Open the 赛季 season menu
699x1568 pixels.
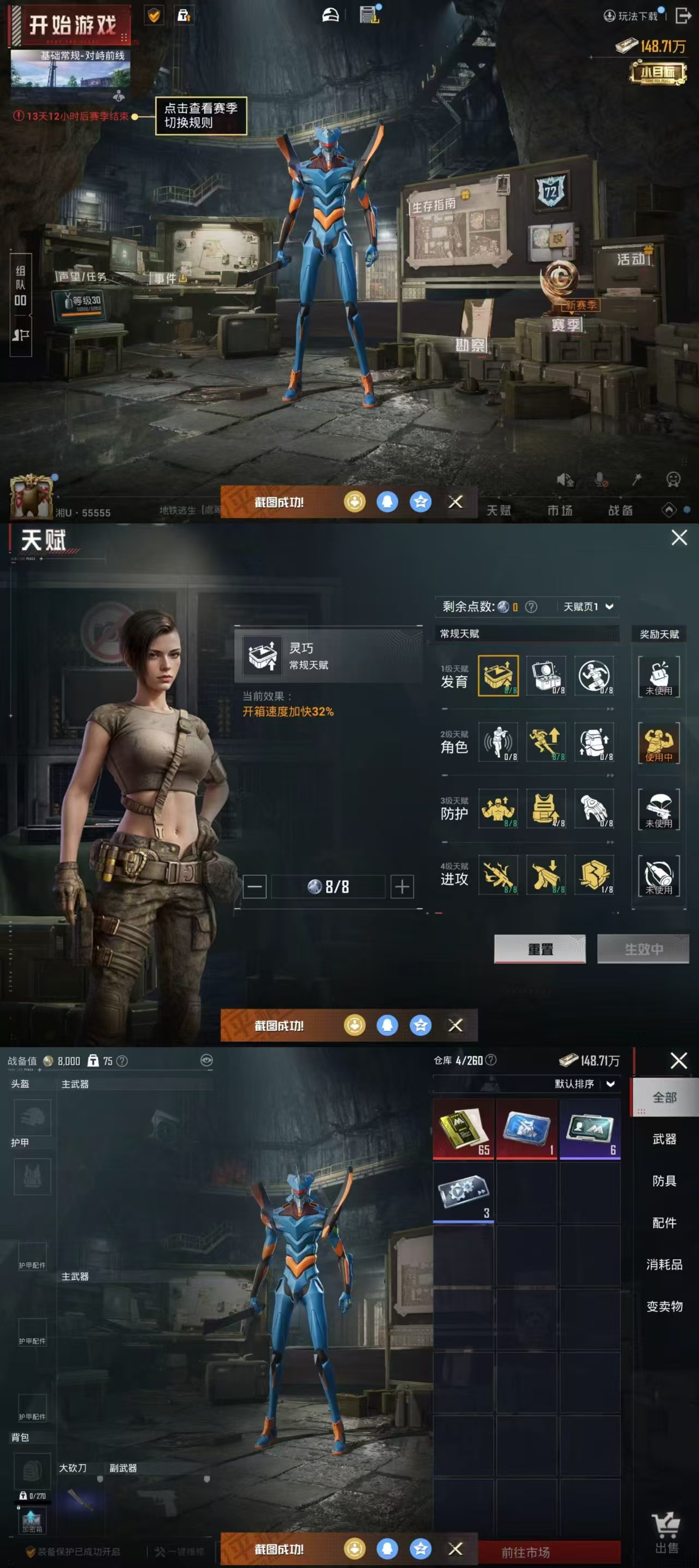click(566, 325)
